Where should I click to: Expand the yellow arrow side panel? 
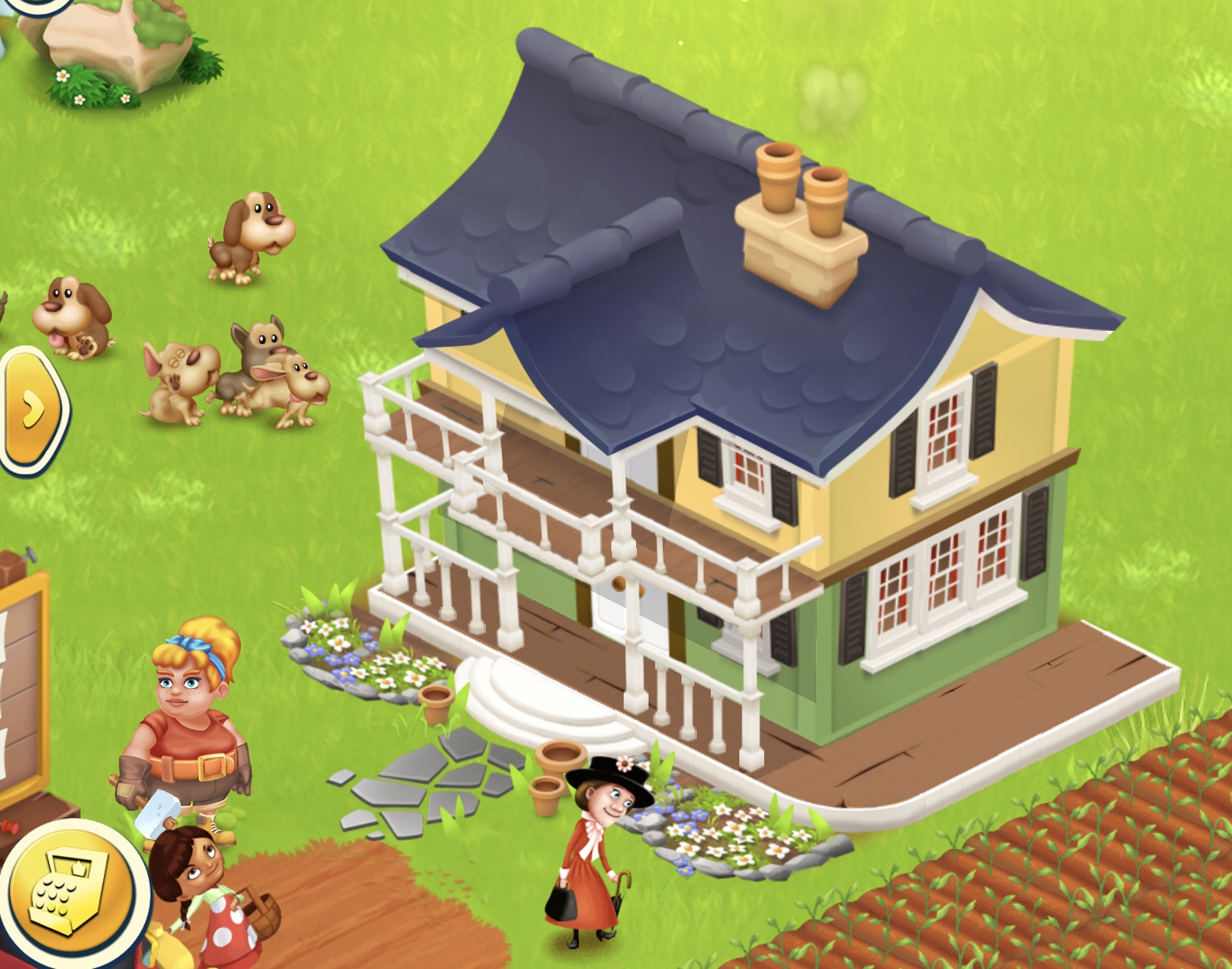[32, 410]
